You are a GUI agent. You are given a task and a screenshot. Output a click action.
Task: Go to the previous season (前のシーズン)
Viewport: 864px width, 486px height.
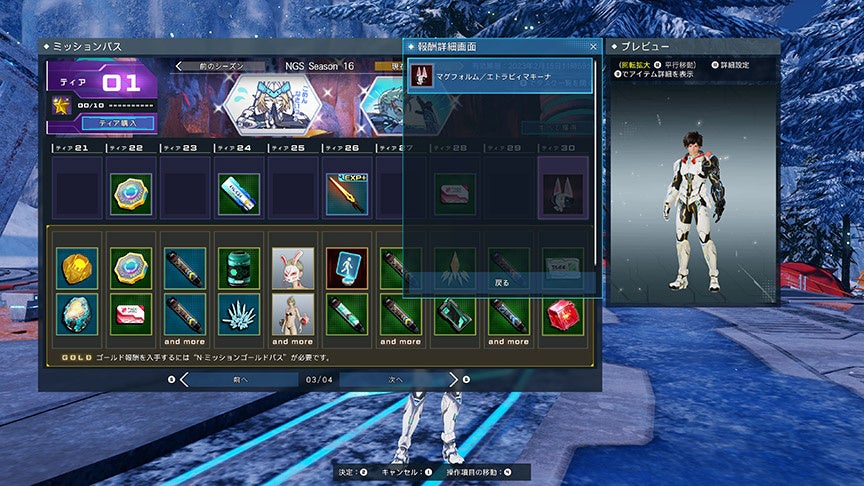coord(222,66)
